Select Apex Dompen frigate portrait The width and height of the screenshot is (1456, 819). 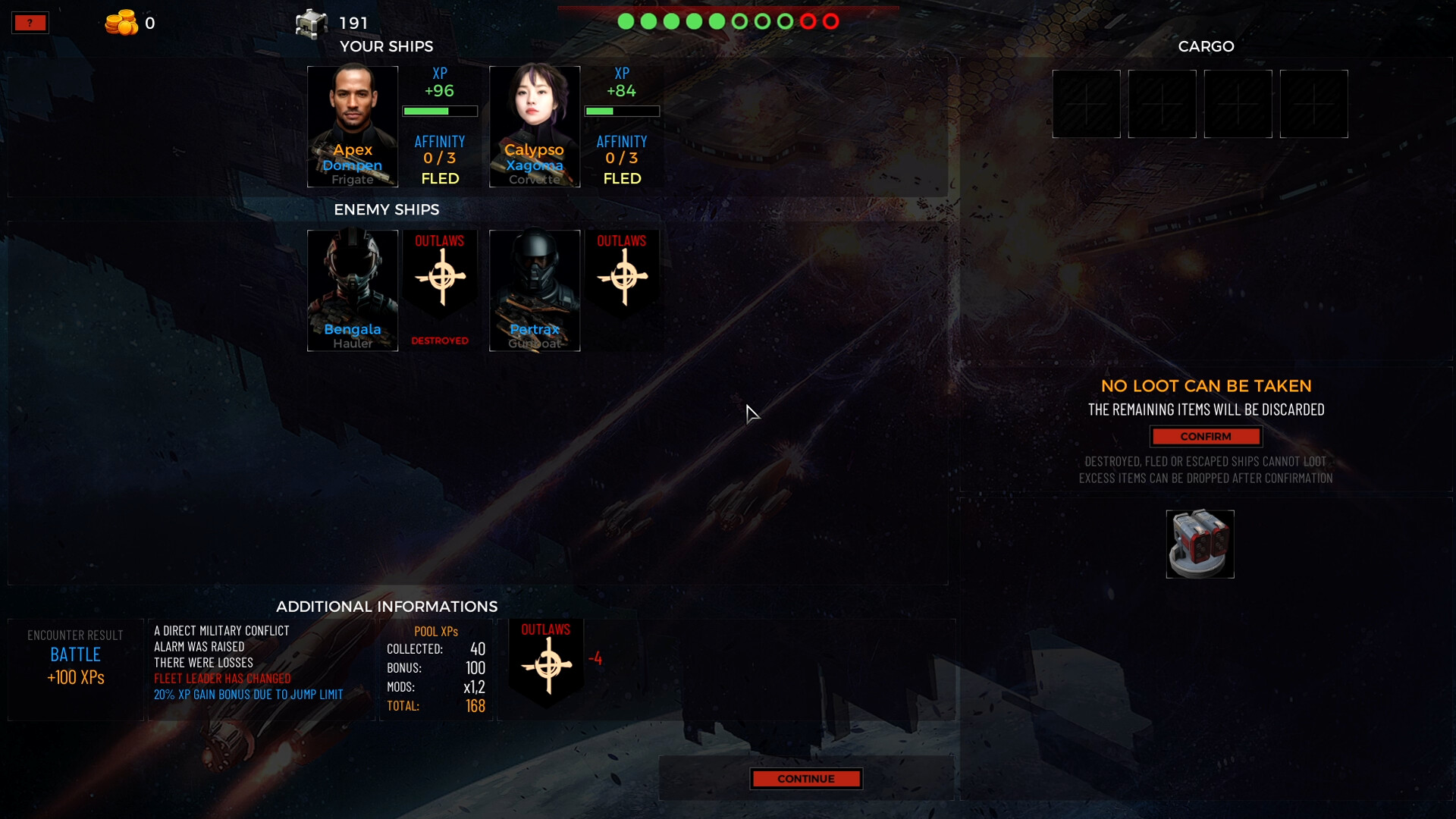[353, 127]
